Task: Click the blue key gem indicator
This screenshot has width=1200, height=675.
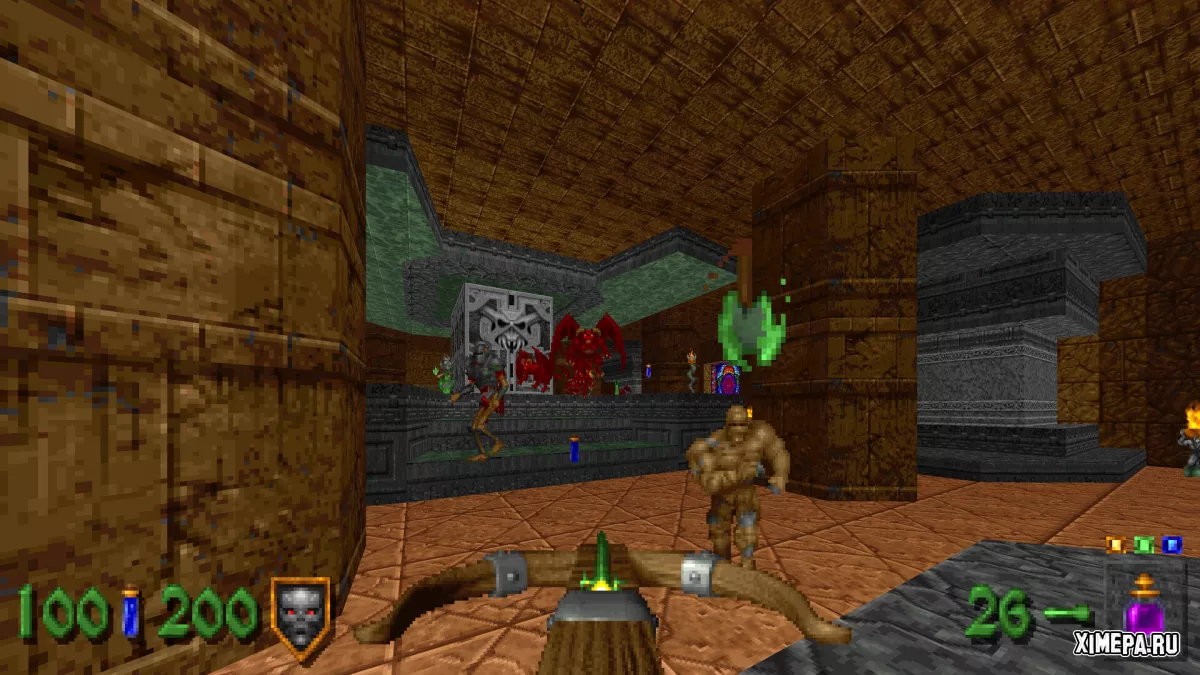Action: tap(1172, 545)
